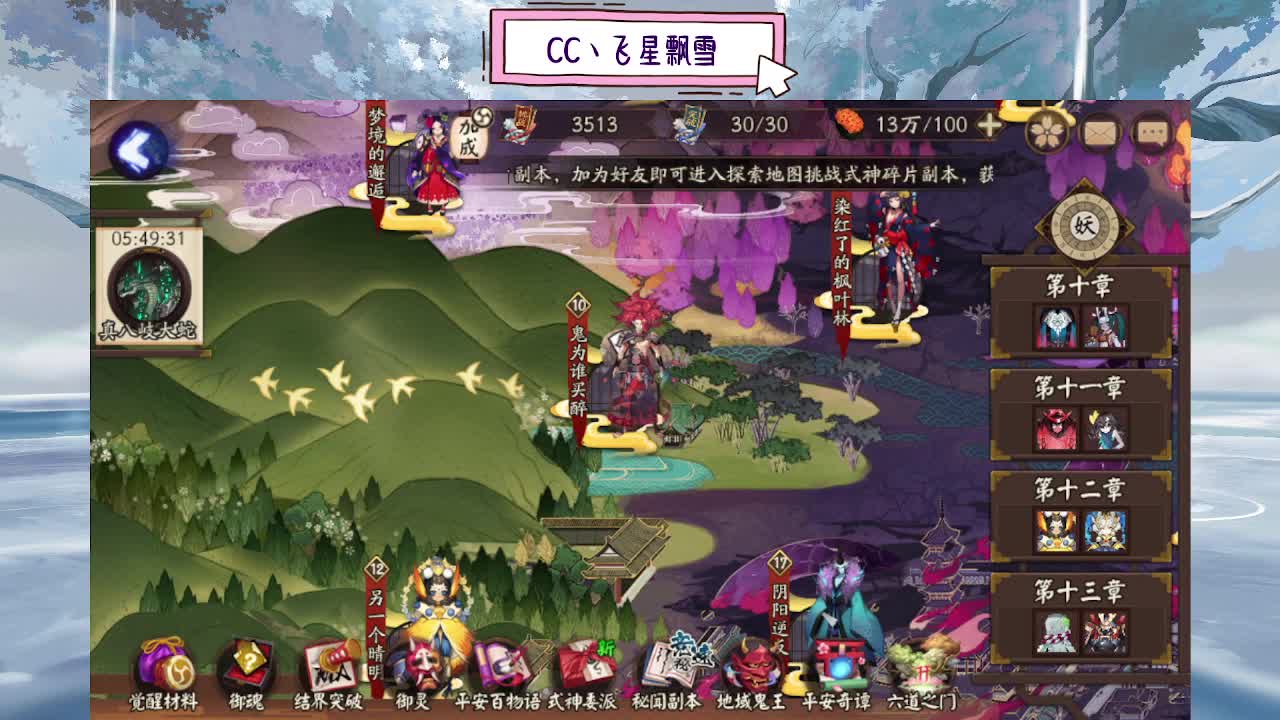
Task: Select chapter 第十章 panel
Action: pyautogui.click(x=1078, y=286)
